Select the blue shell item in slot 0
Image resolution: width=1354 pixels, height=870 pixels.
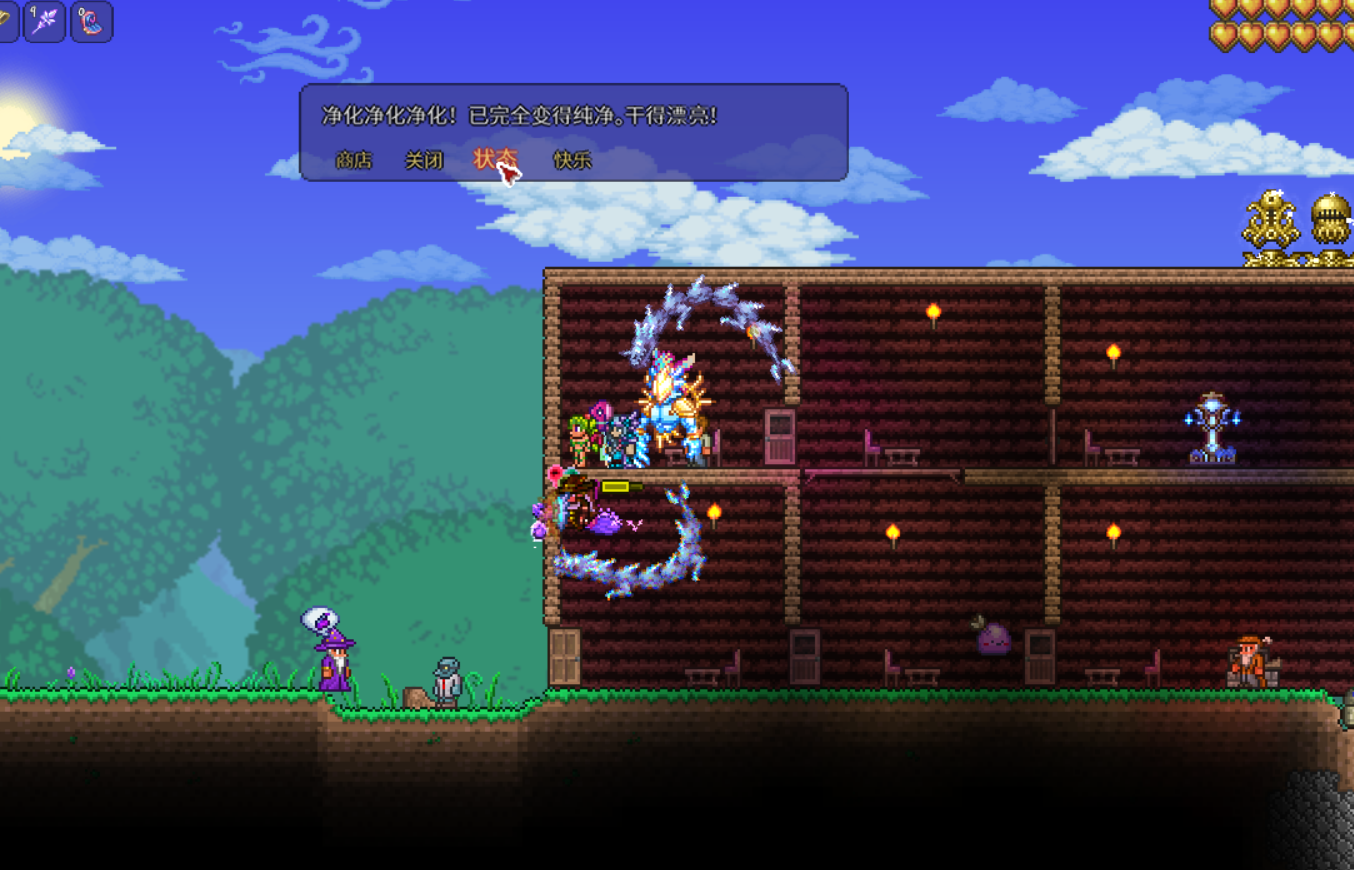[x=91, y=21]
